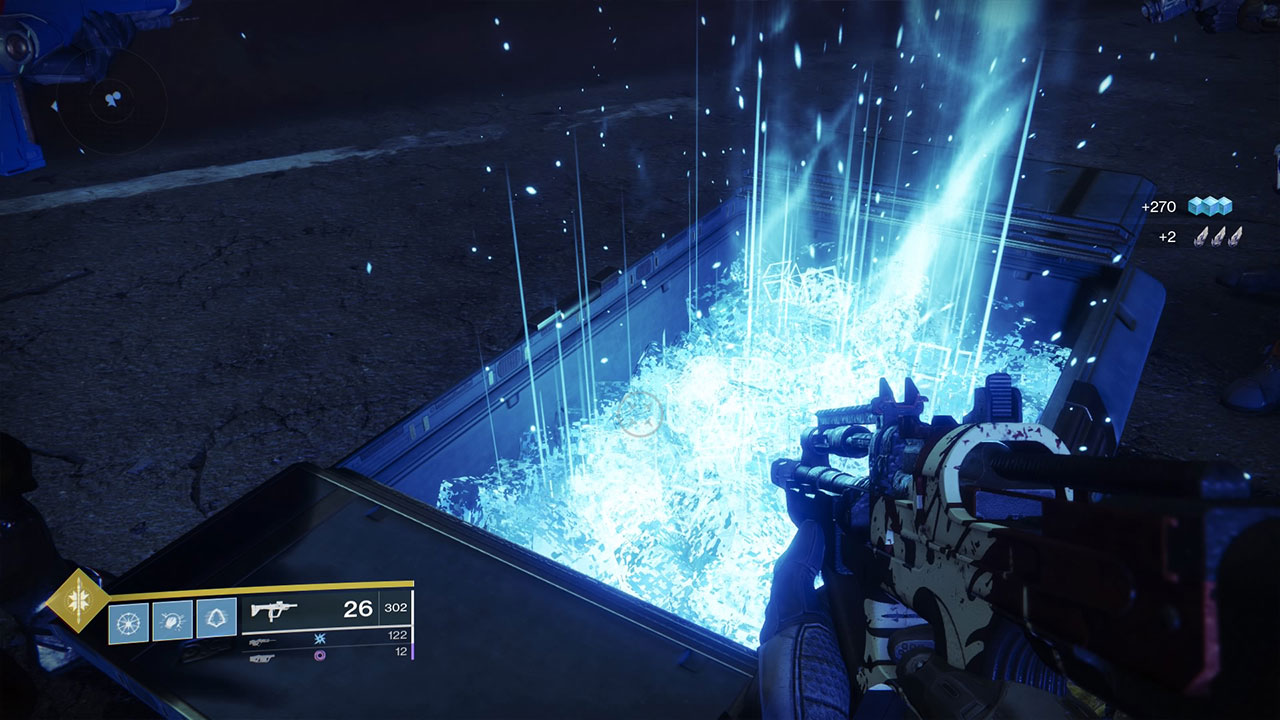The width and height of the screenshot is (1280, 720).
Task: Click the blue Glimmer cubes pickup icon
Action: pos(1209,207)
